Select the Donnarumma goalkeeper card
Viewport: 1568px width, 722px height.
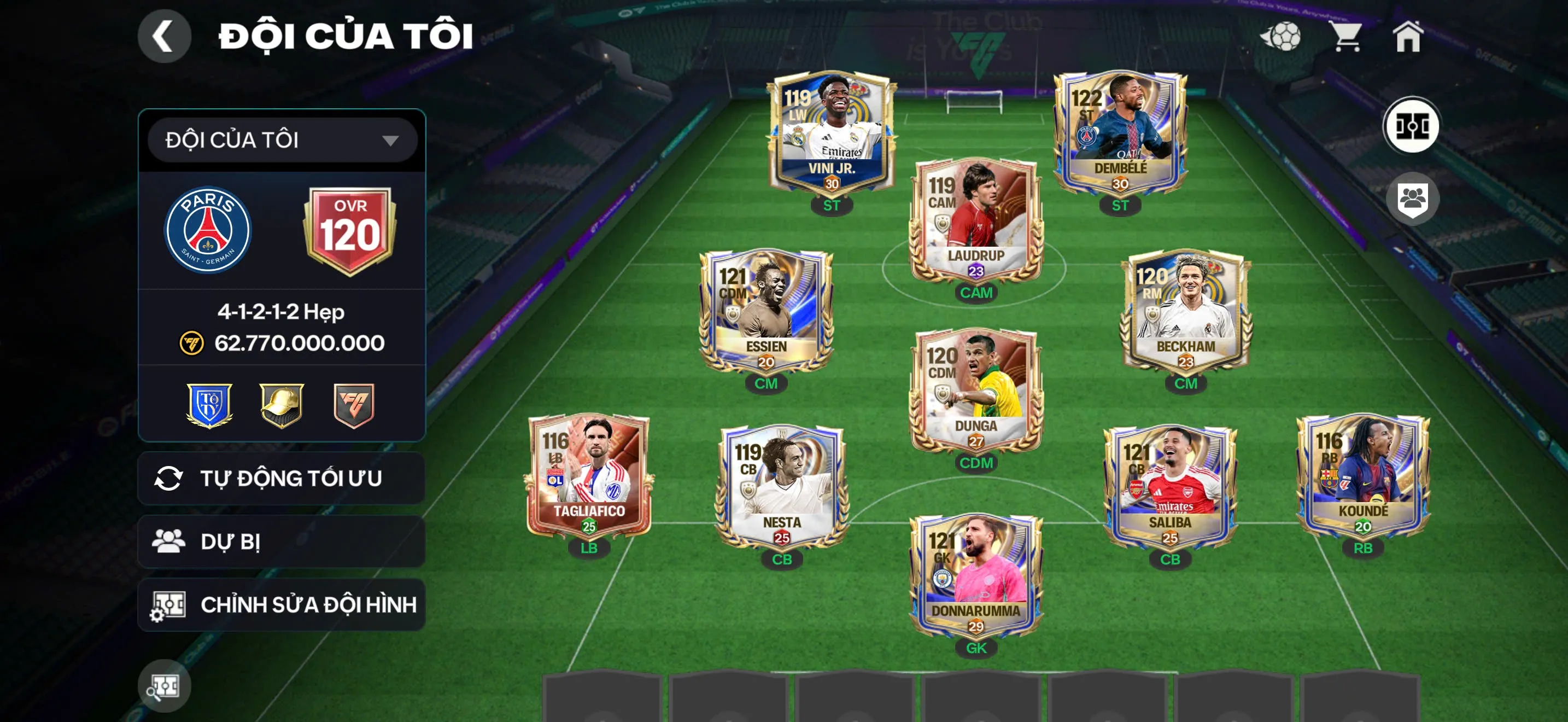[x=976, y=575]
